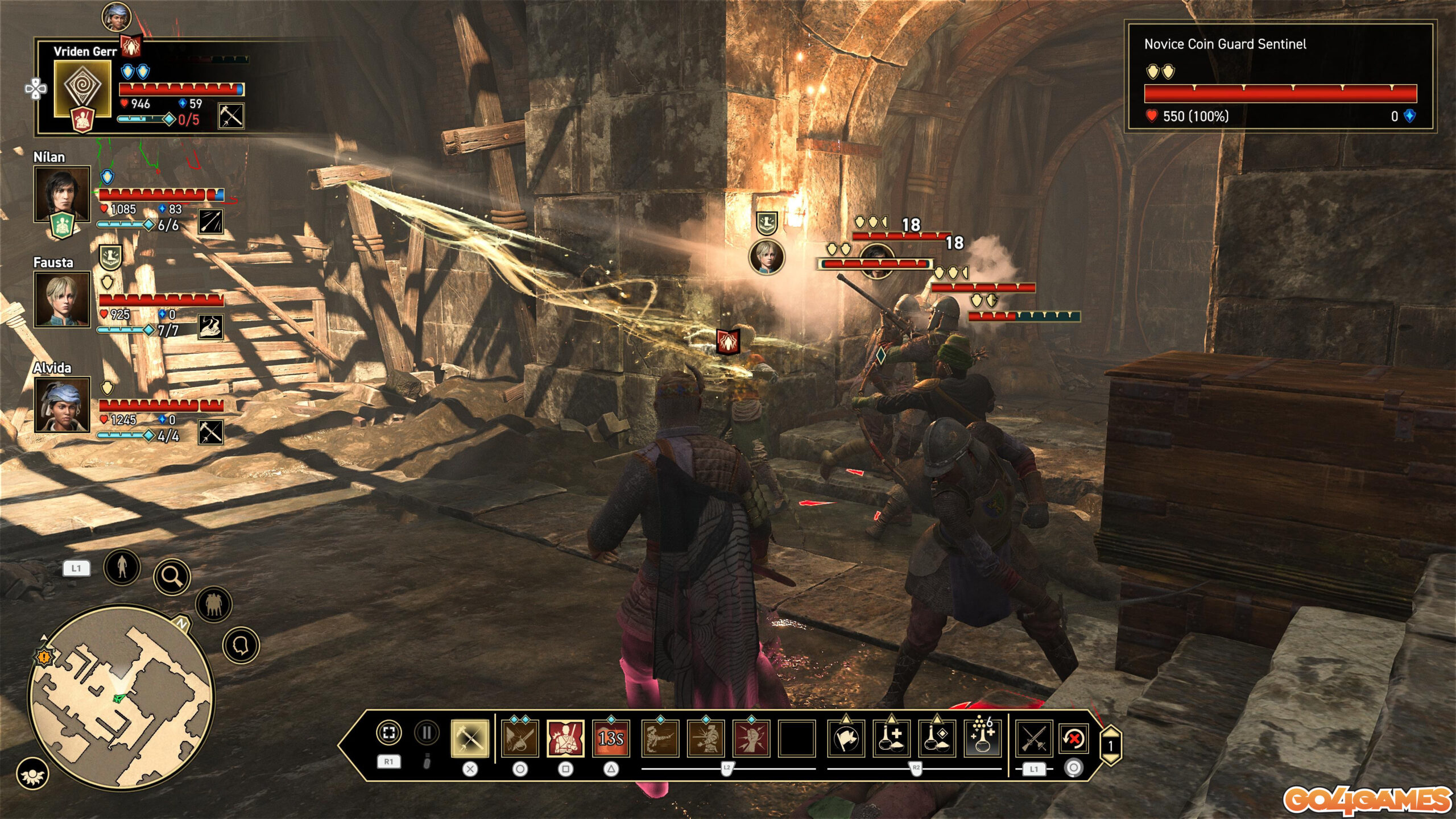
Task: Select Nílan's party portrait
Action: 62,194
